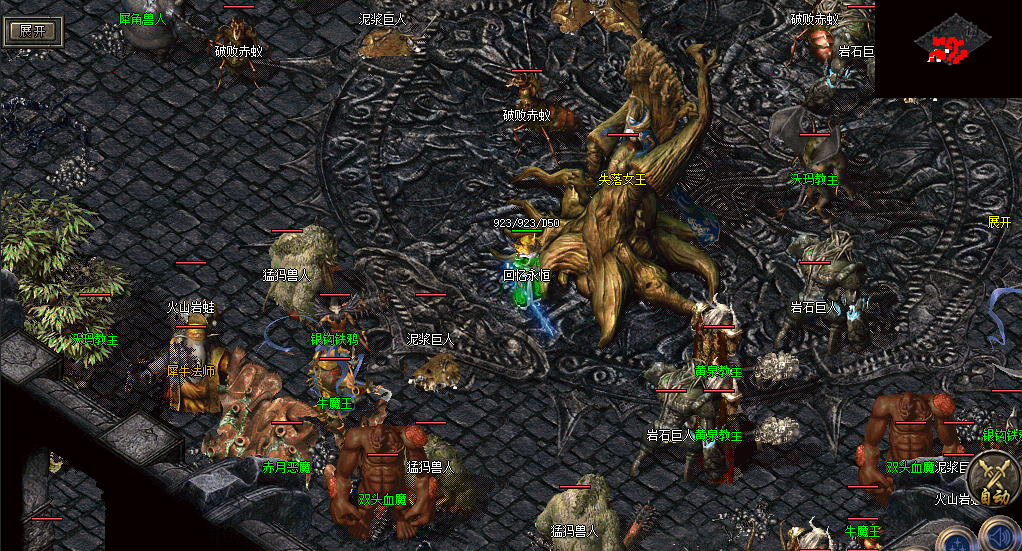The width and height of the screenshot is (1022, 551).
Task: Click the 展开 button with the stone frame
Action: tap(33, 30)
